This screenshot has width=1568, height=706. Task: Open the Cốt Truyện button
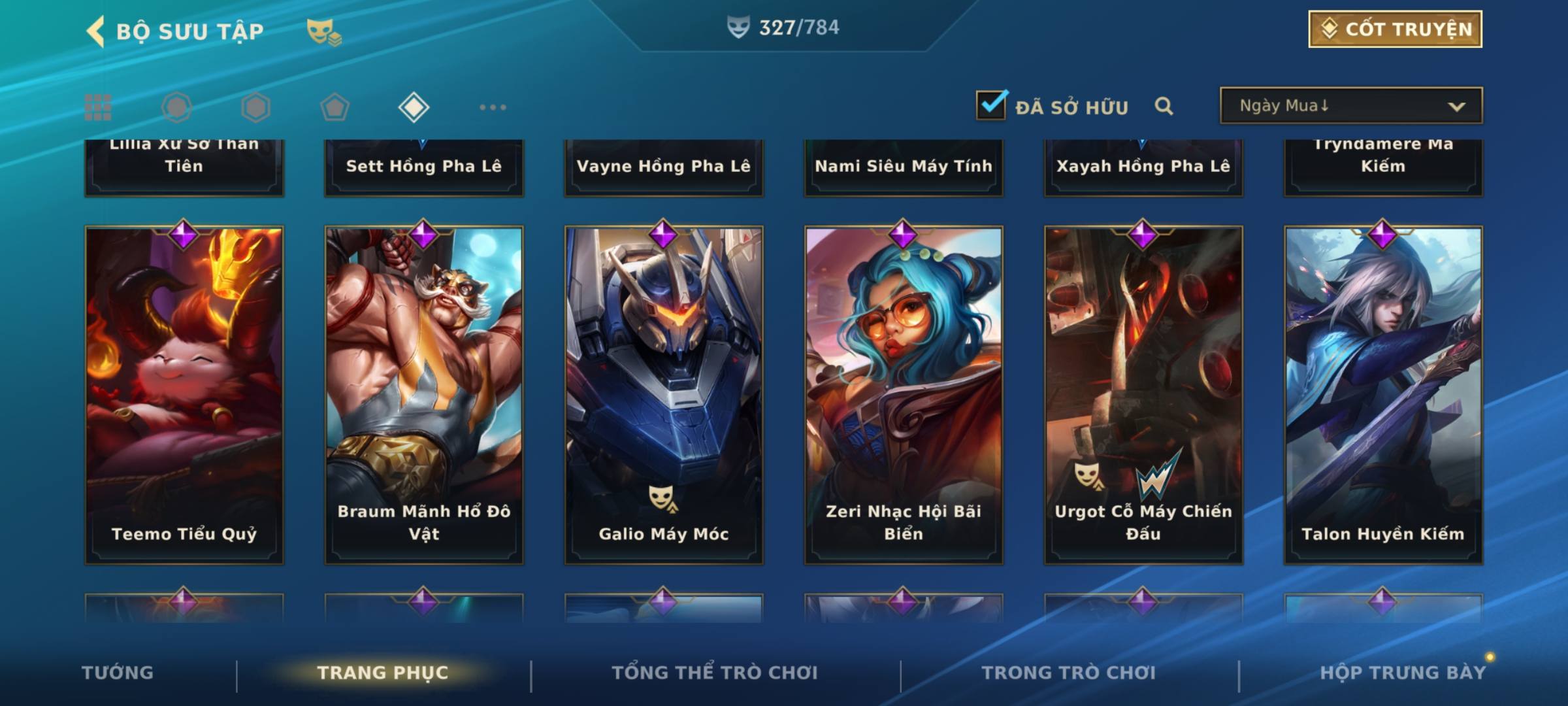(x=1395, y=29)
